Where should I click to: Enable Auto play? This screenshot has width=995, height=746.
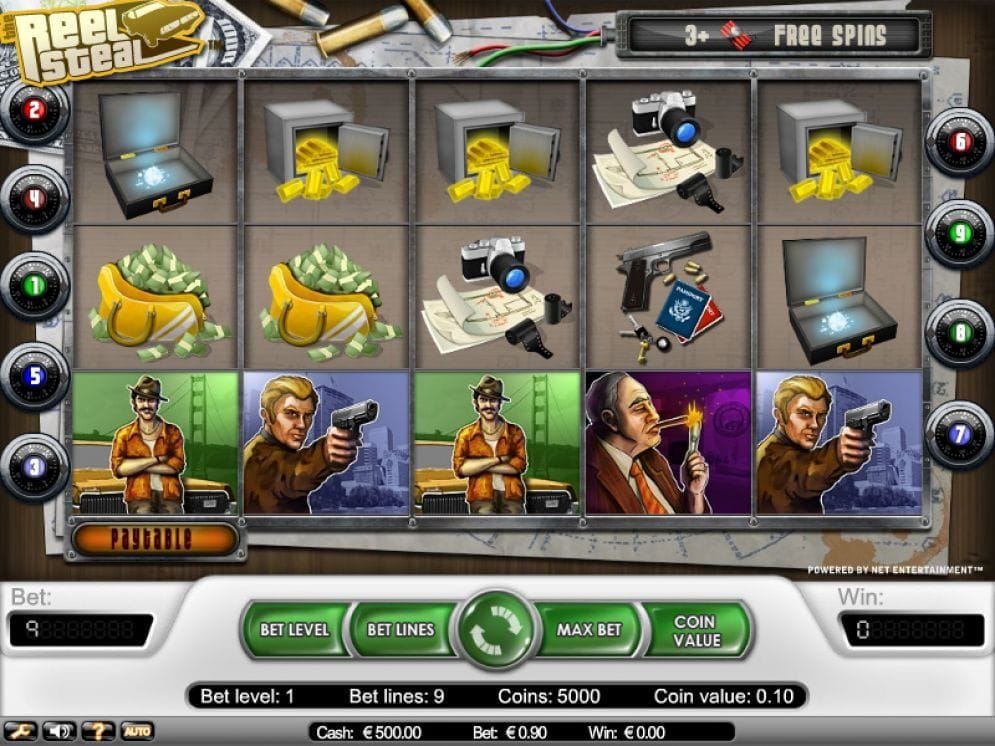[x=137, y=731]
